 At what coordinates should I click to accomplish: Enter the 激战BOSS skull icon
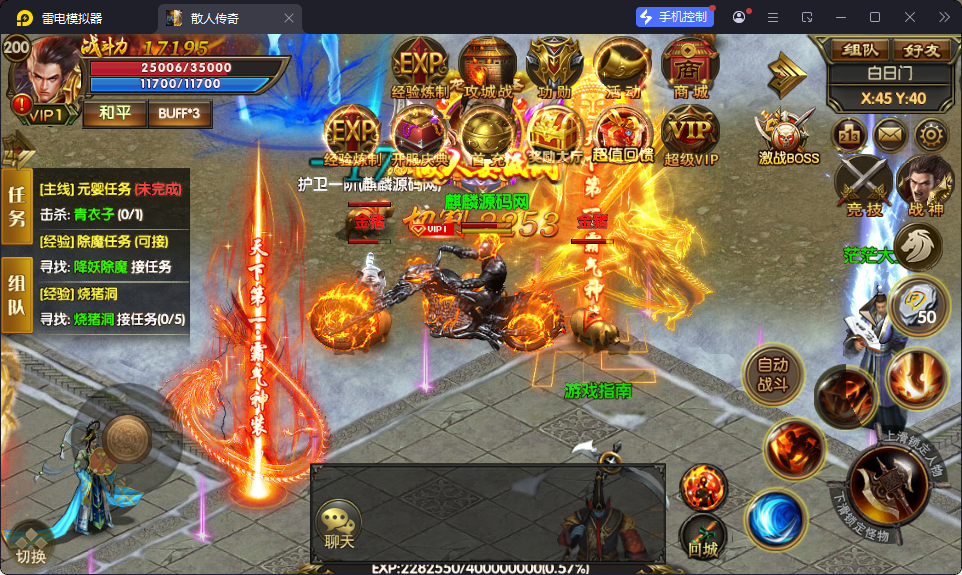pyautogui.click(x=787, y=133)
